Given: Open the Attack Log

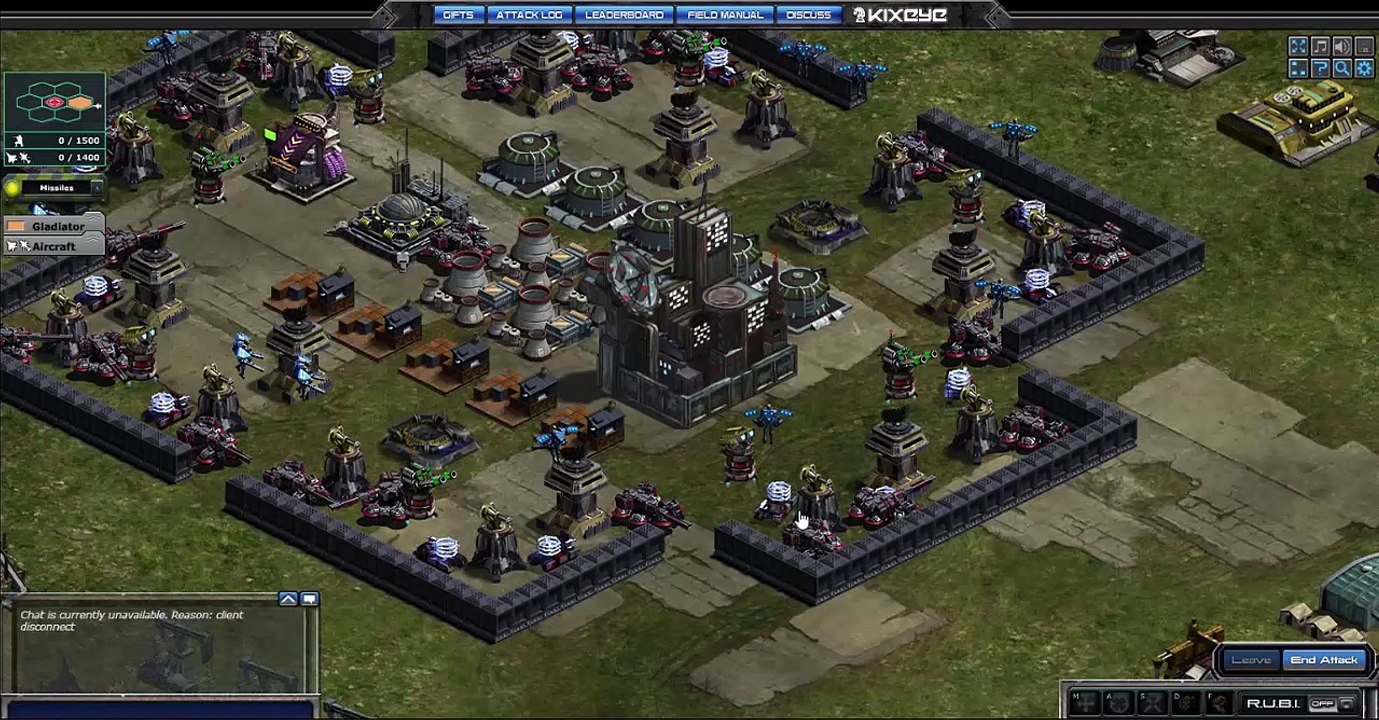Looking at the screenshot, I should [529, 15].
